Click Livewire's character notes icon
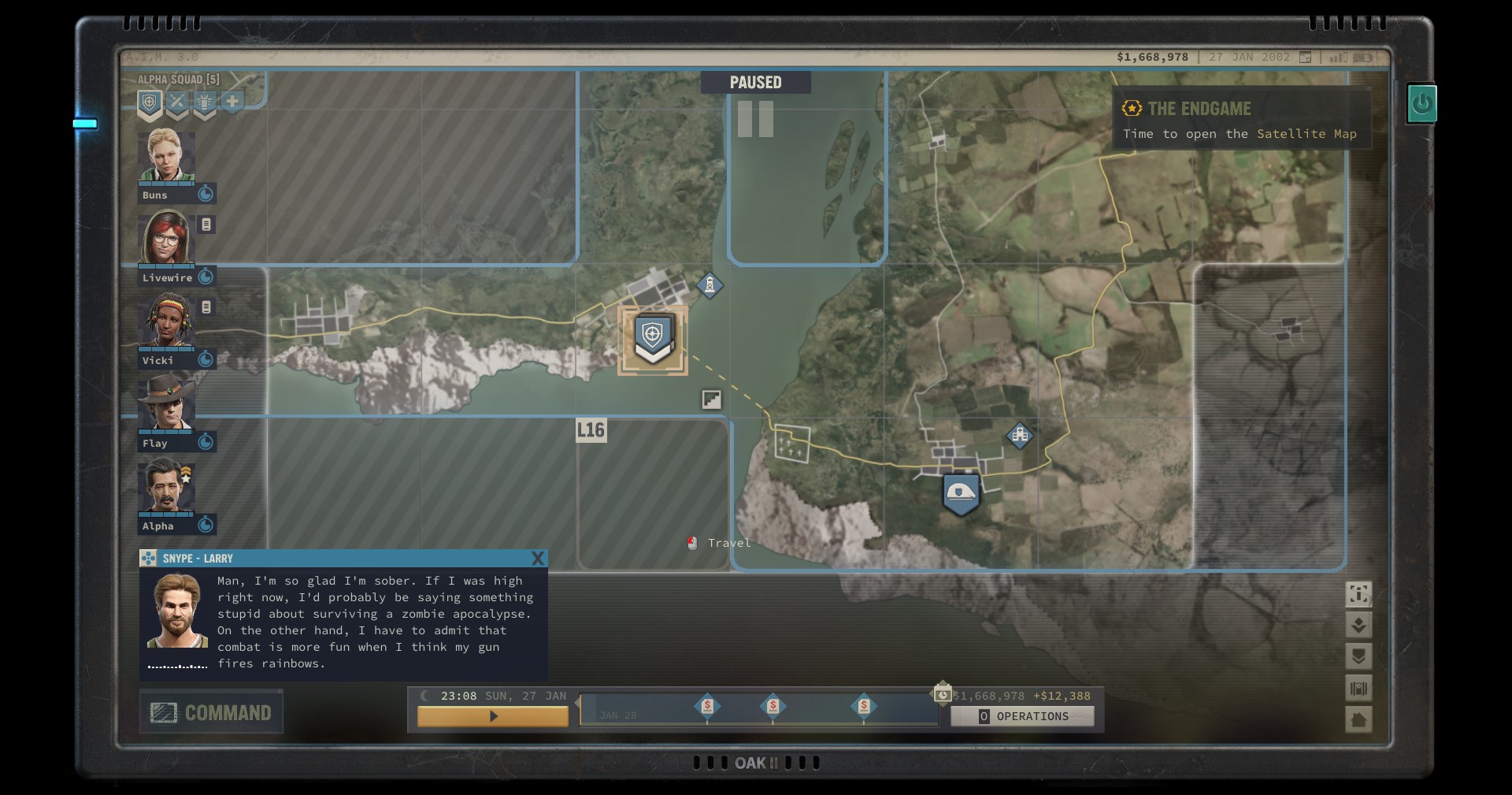The width and height of the screenshot is (1512, 795). click(x=206, y=225)
